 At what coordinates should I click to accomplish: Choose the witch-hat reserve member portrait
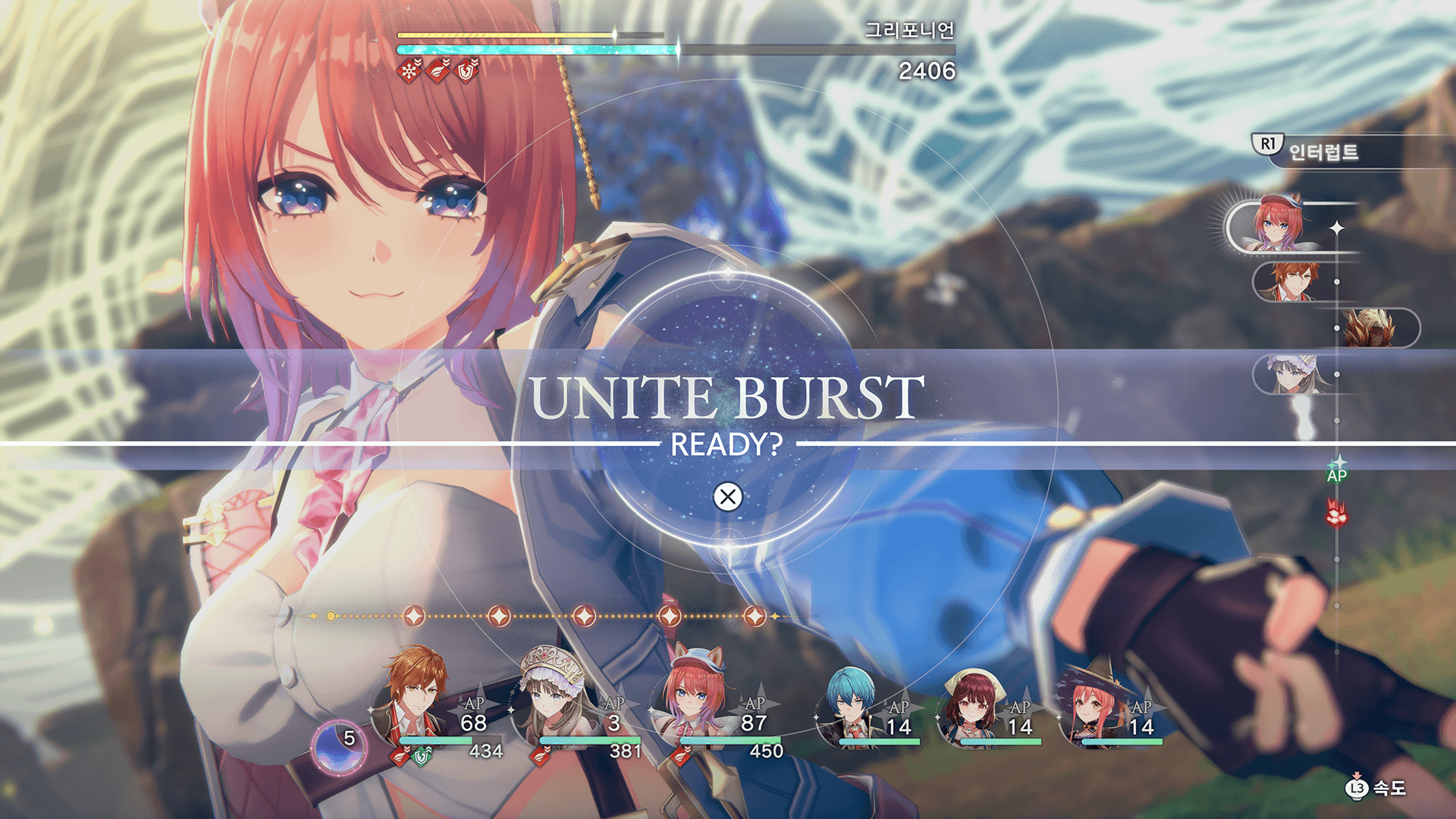point(1094,705)
